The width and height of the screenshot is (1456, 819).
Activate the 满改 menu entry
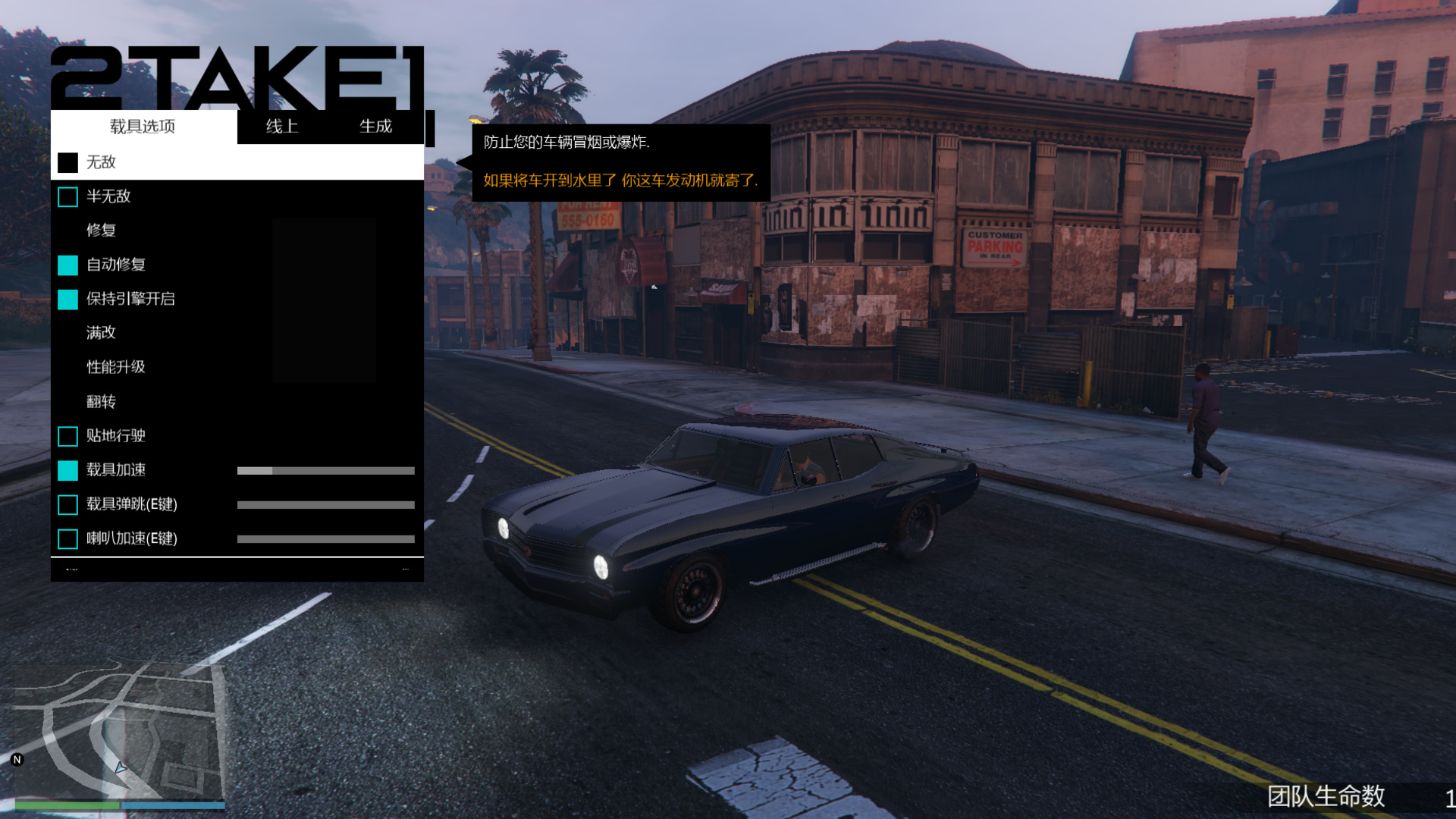click(x=101, y=333)
